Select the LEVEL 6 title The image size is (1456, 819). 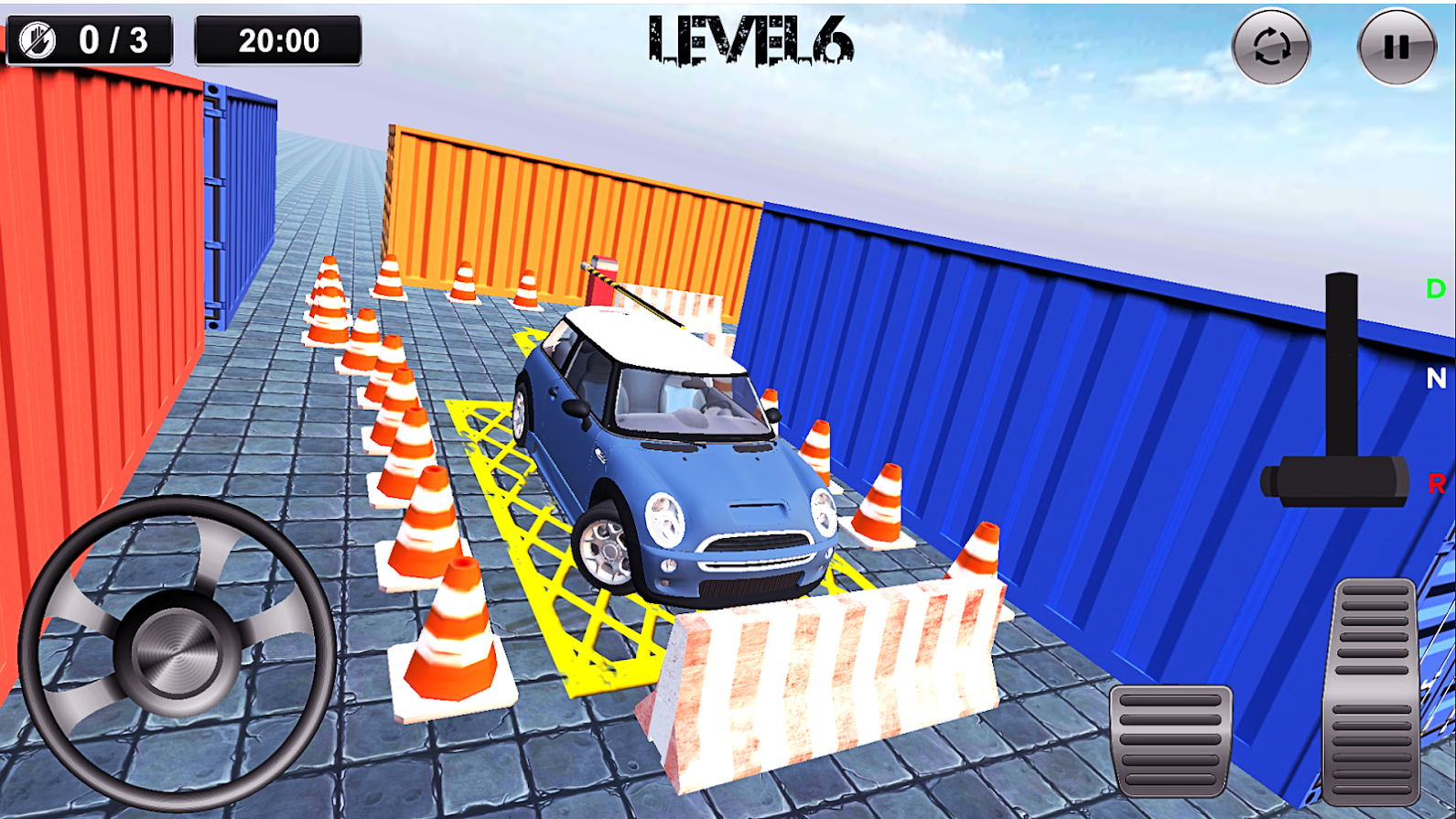coord(749,40)
